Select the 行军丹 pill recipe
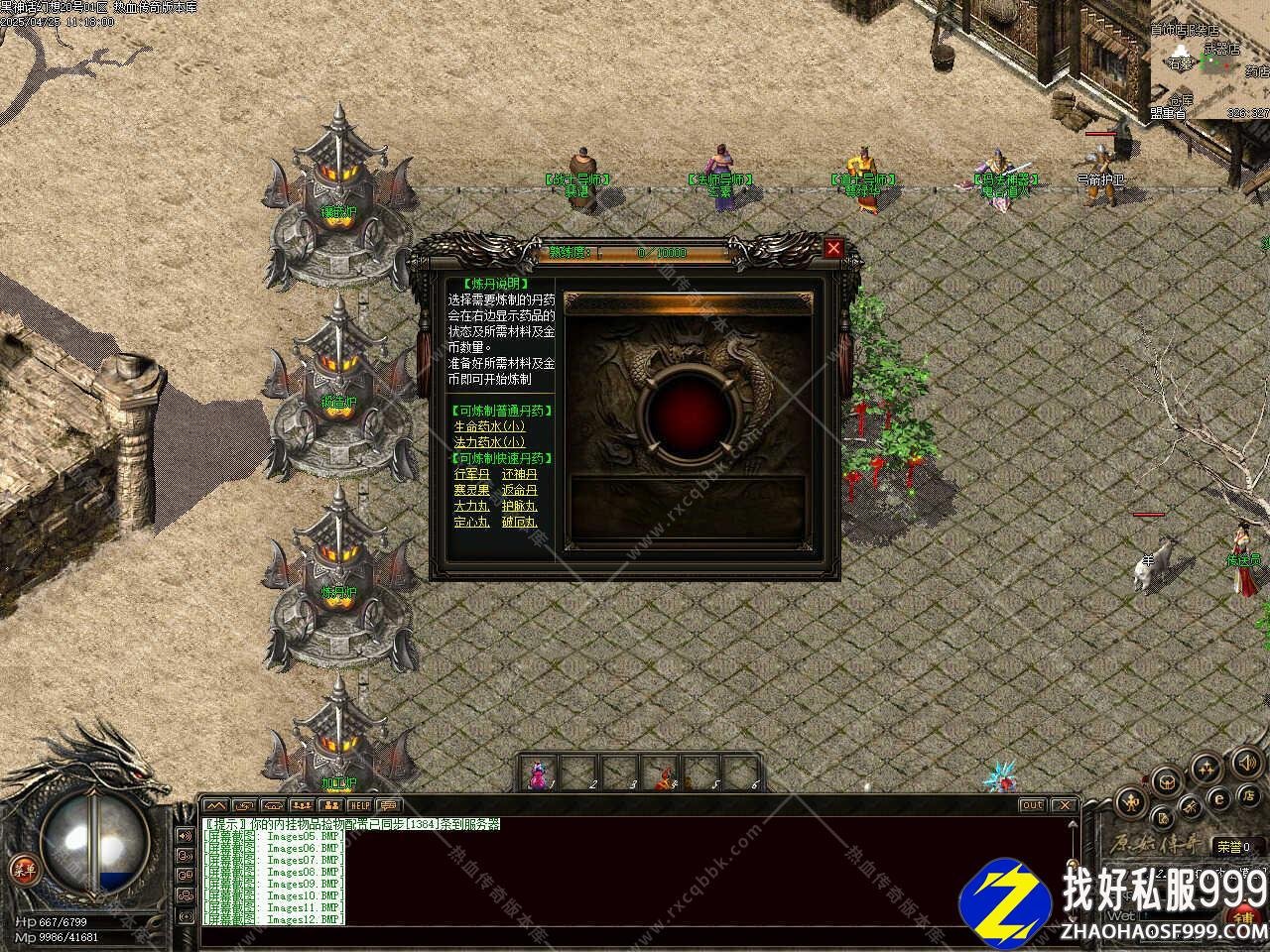The height and width of the screenshot is (952, 1270). pos(471,474)
